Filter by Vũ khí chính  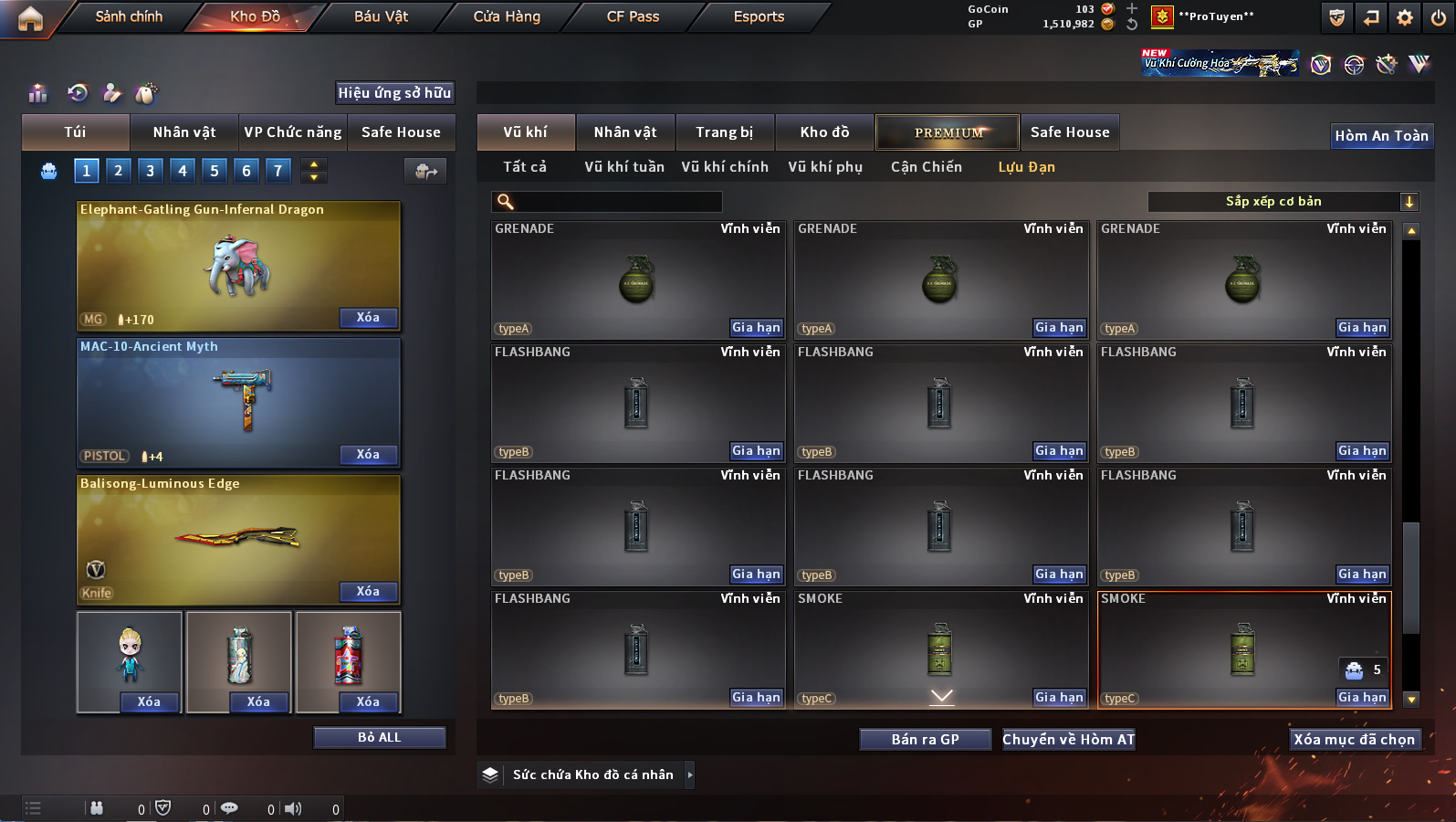coord(725,167)
